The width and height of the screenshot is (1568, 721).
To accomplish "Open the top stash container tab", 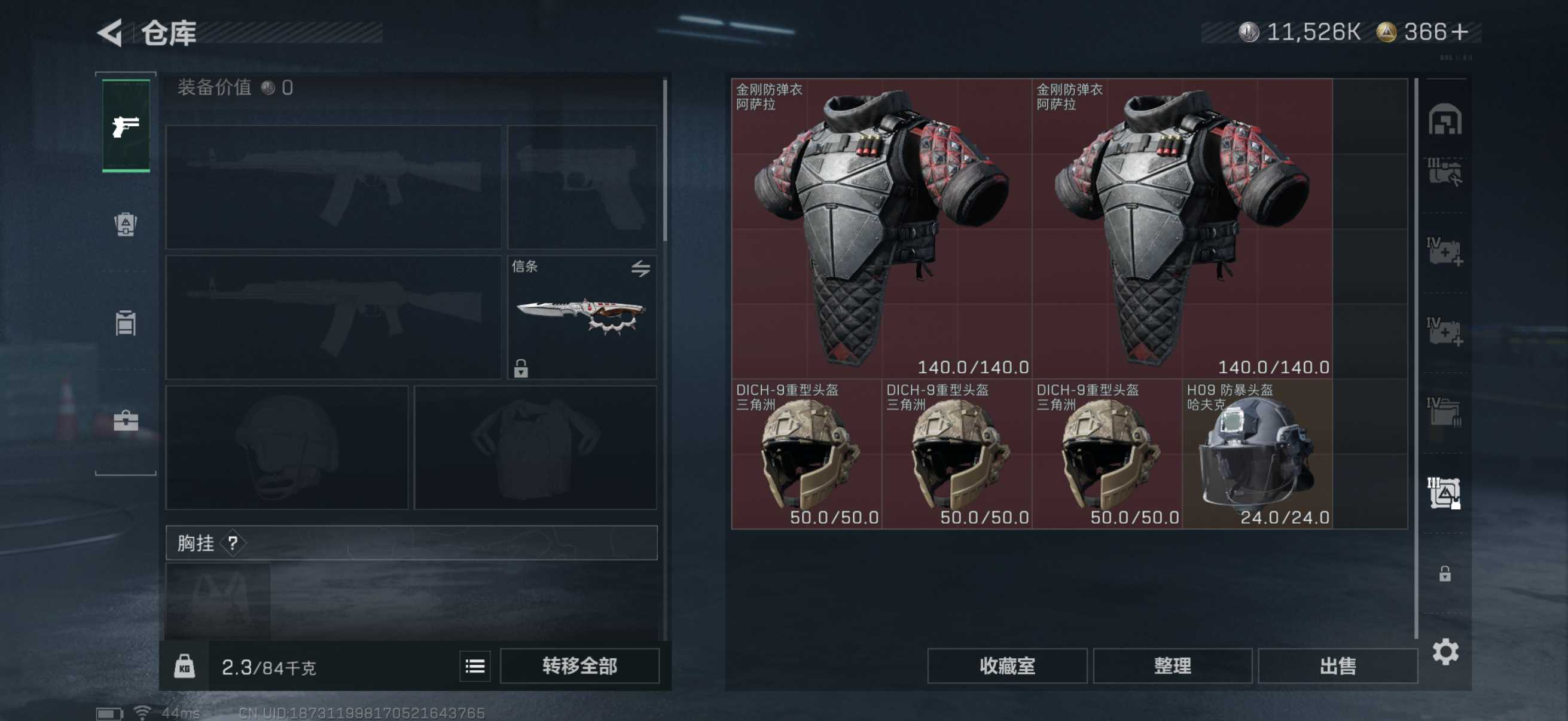I will coord(1444,120).
